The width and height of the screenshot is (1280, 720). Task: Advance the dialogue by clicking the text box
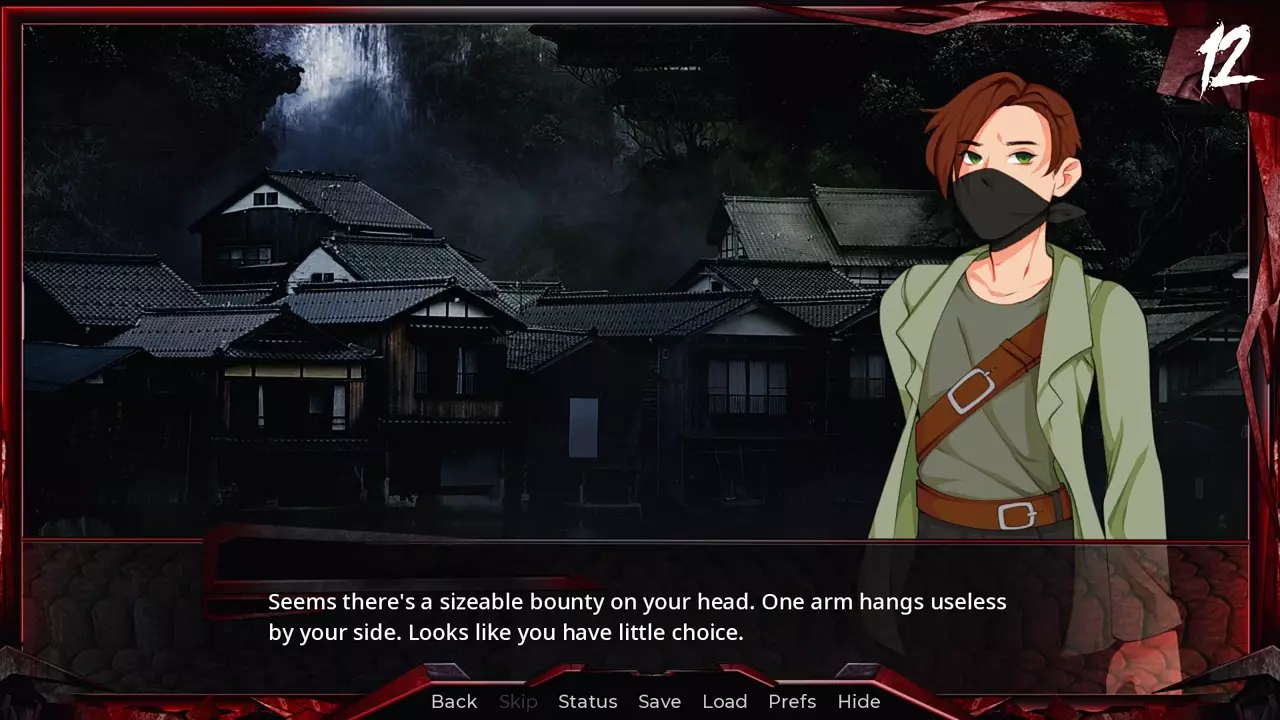(636, 617)
